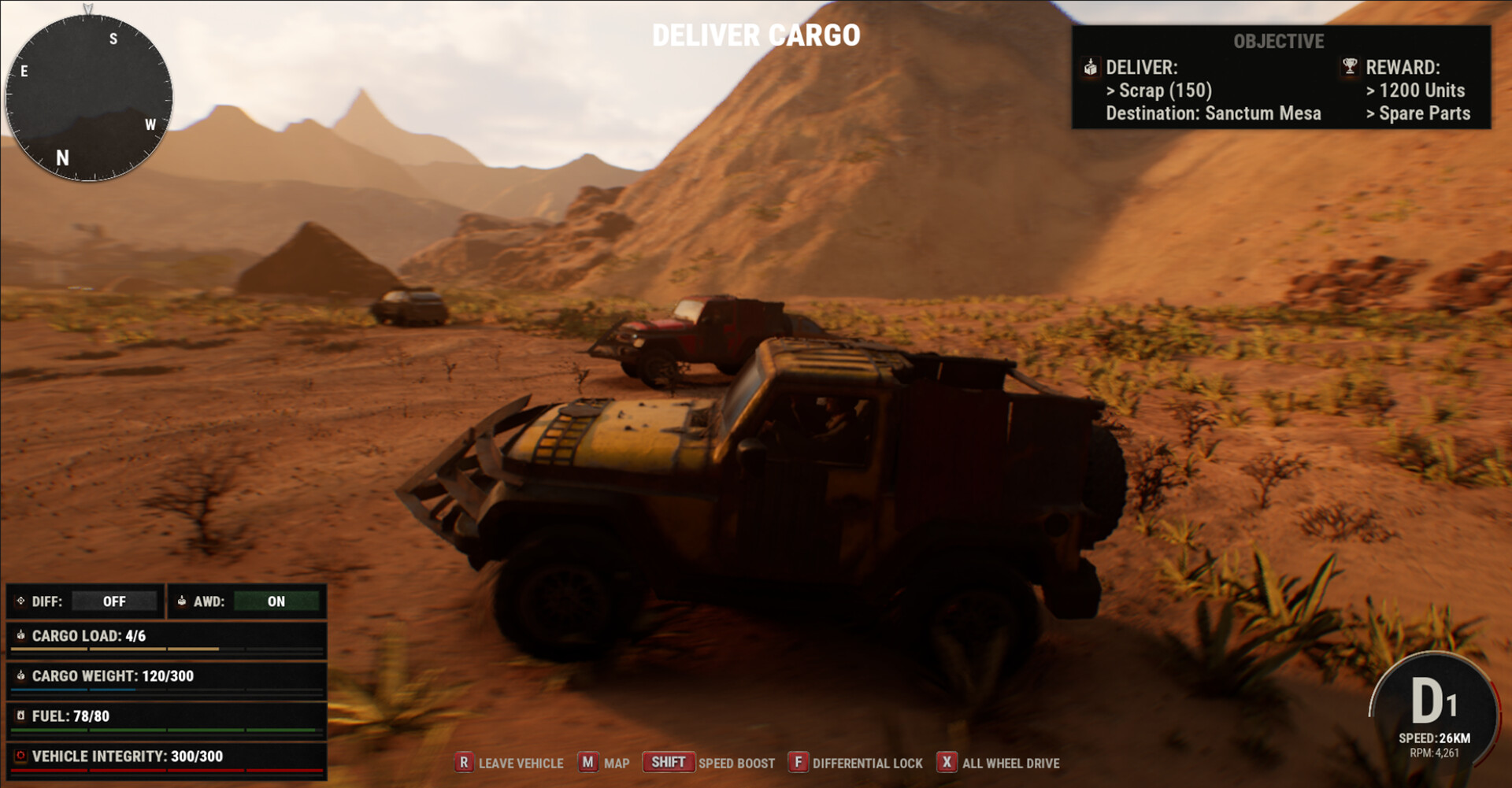Trigger the Speed Boost action
This screenshot has width=1512, height=788.
tap(738, 764)
